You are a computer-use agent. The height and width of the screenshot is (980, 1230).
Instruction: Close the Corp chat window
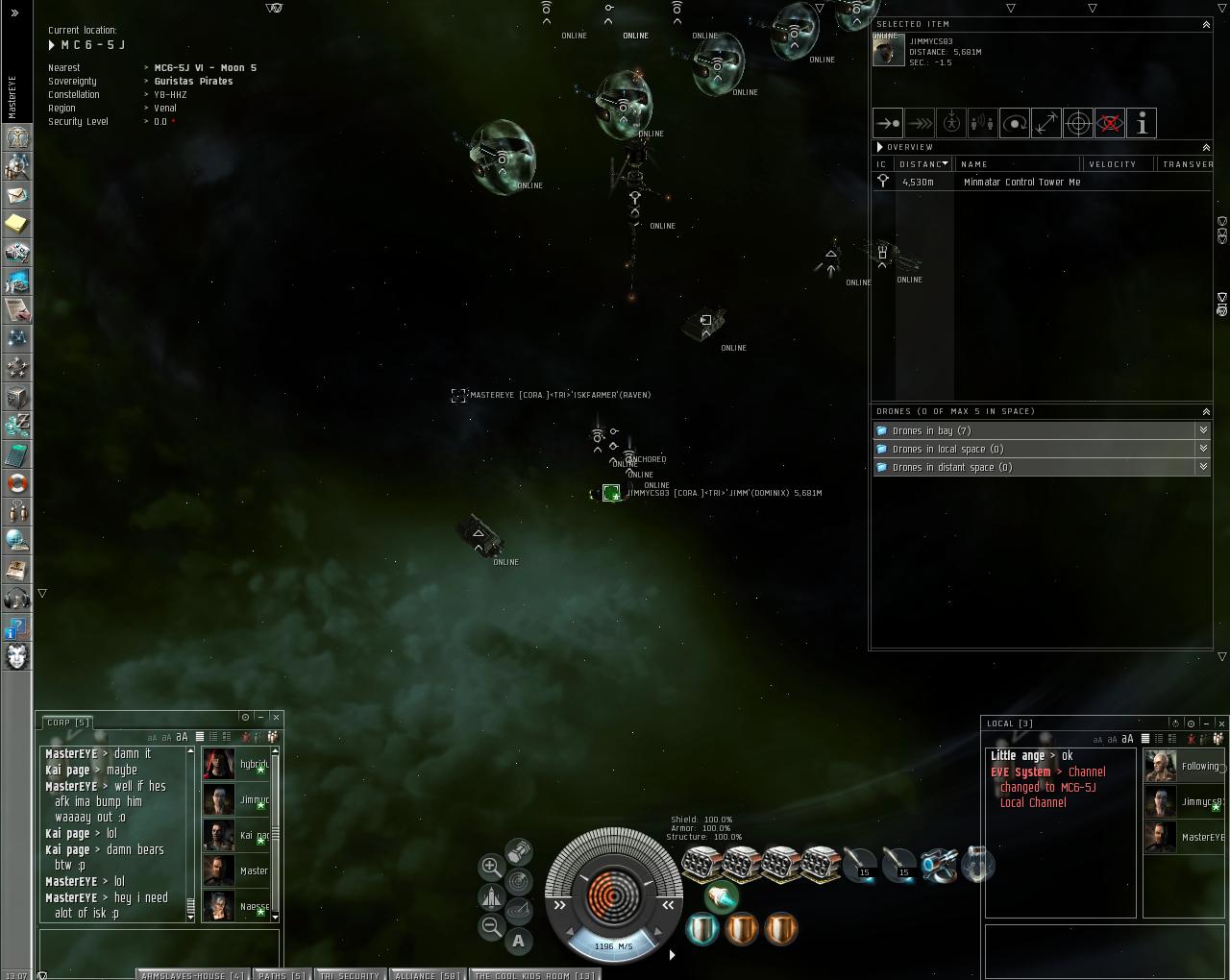click(x=276, y=717)
